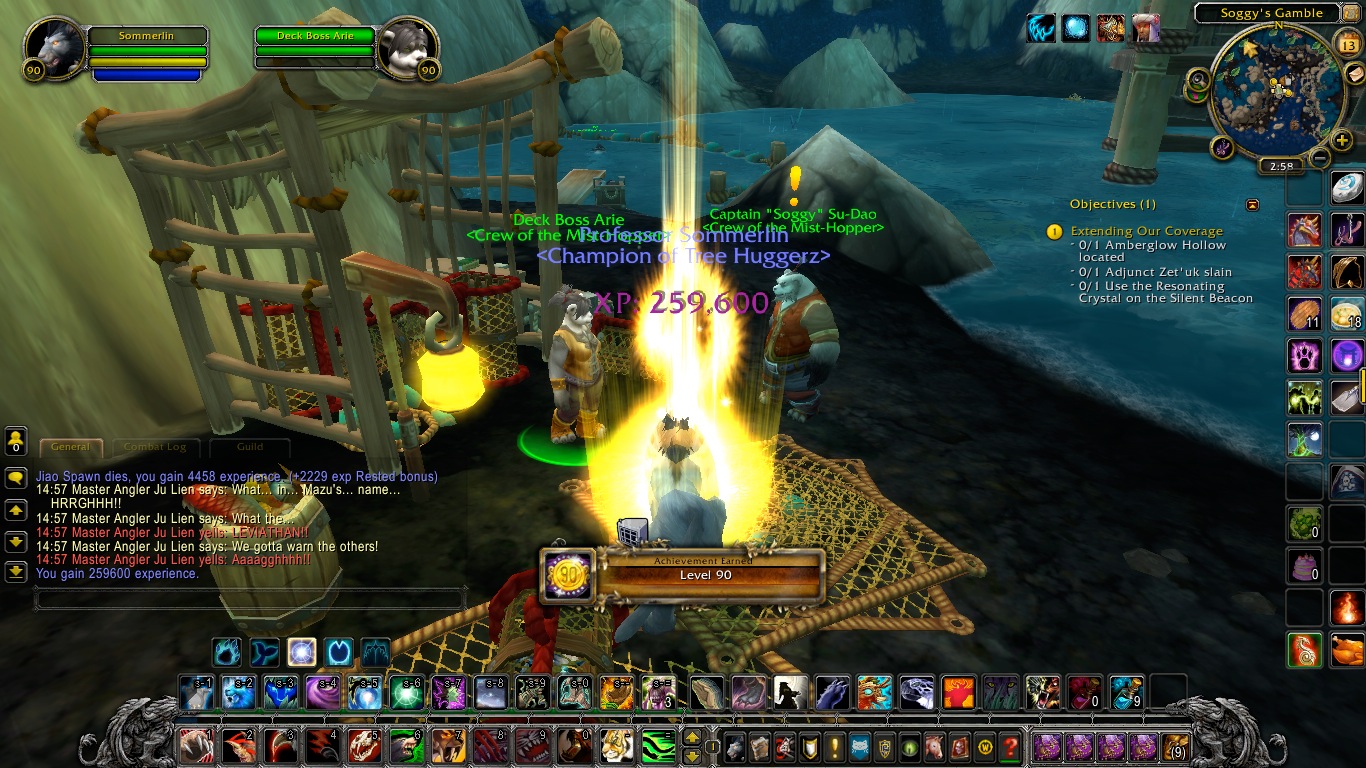Open the calendar showing day 13

pos(1346,43)
